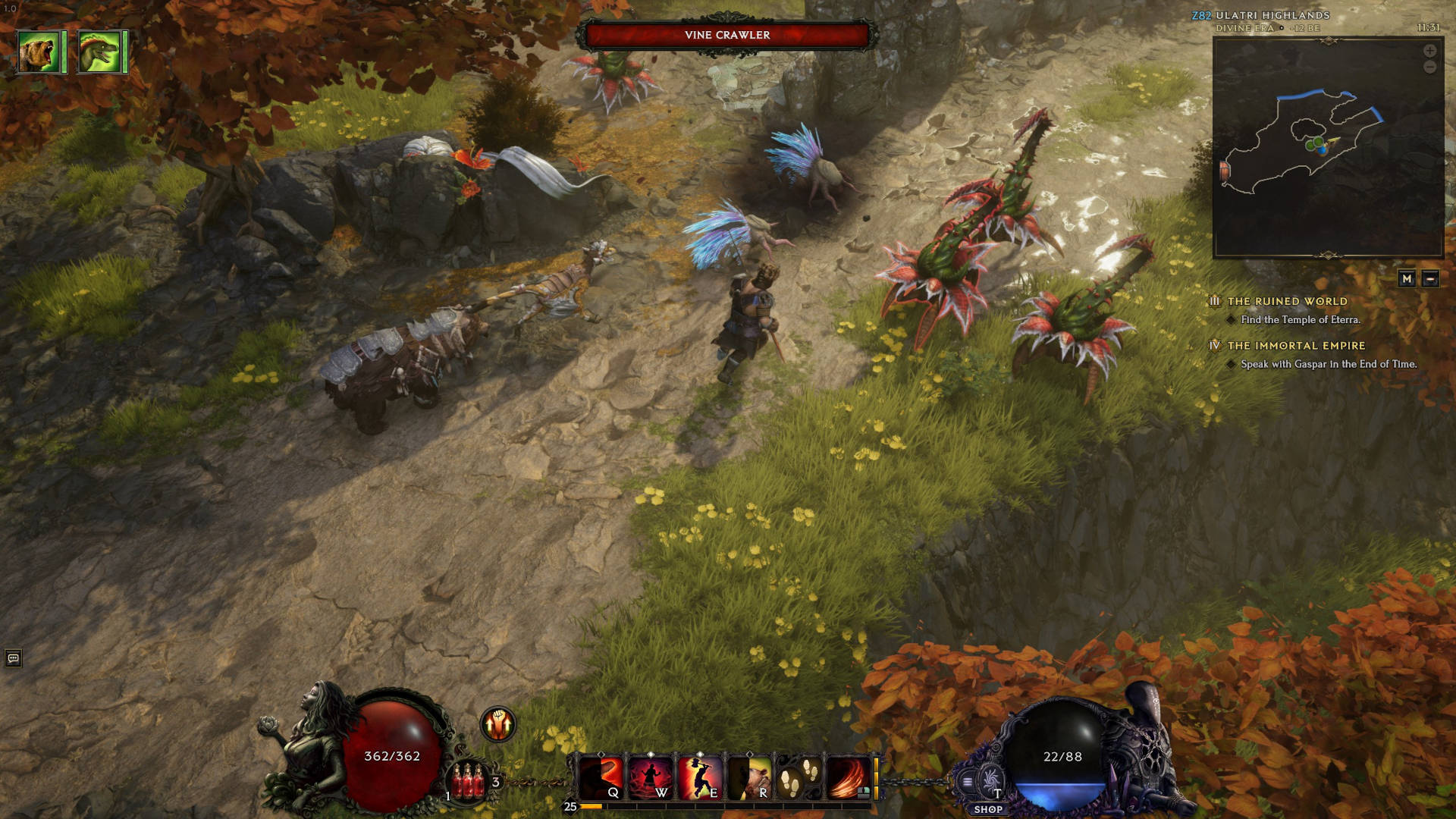
Task: Zoom out on the minimap
Action: point(1429,67)
